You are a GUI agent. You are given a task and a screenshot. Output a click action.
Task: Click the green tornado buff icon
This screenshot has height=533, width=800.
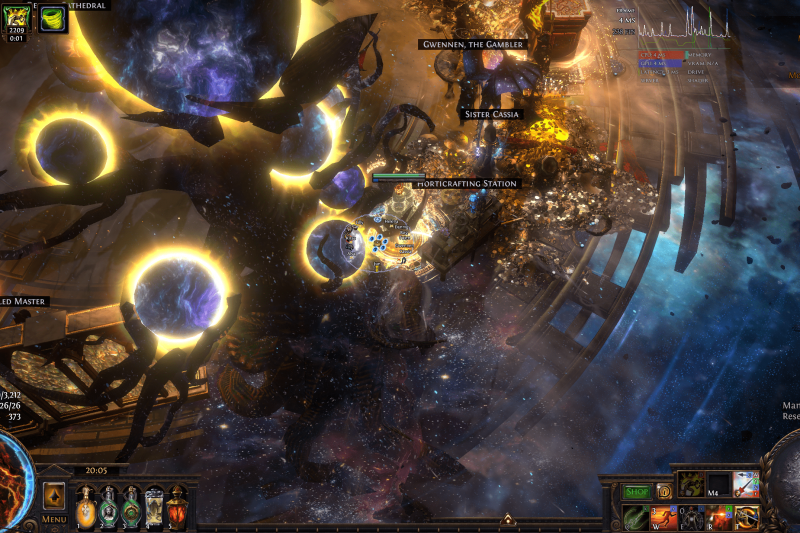coord(54,18)
